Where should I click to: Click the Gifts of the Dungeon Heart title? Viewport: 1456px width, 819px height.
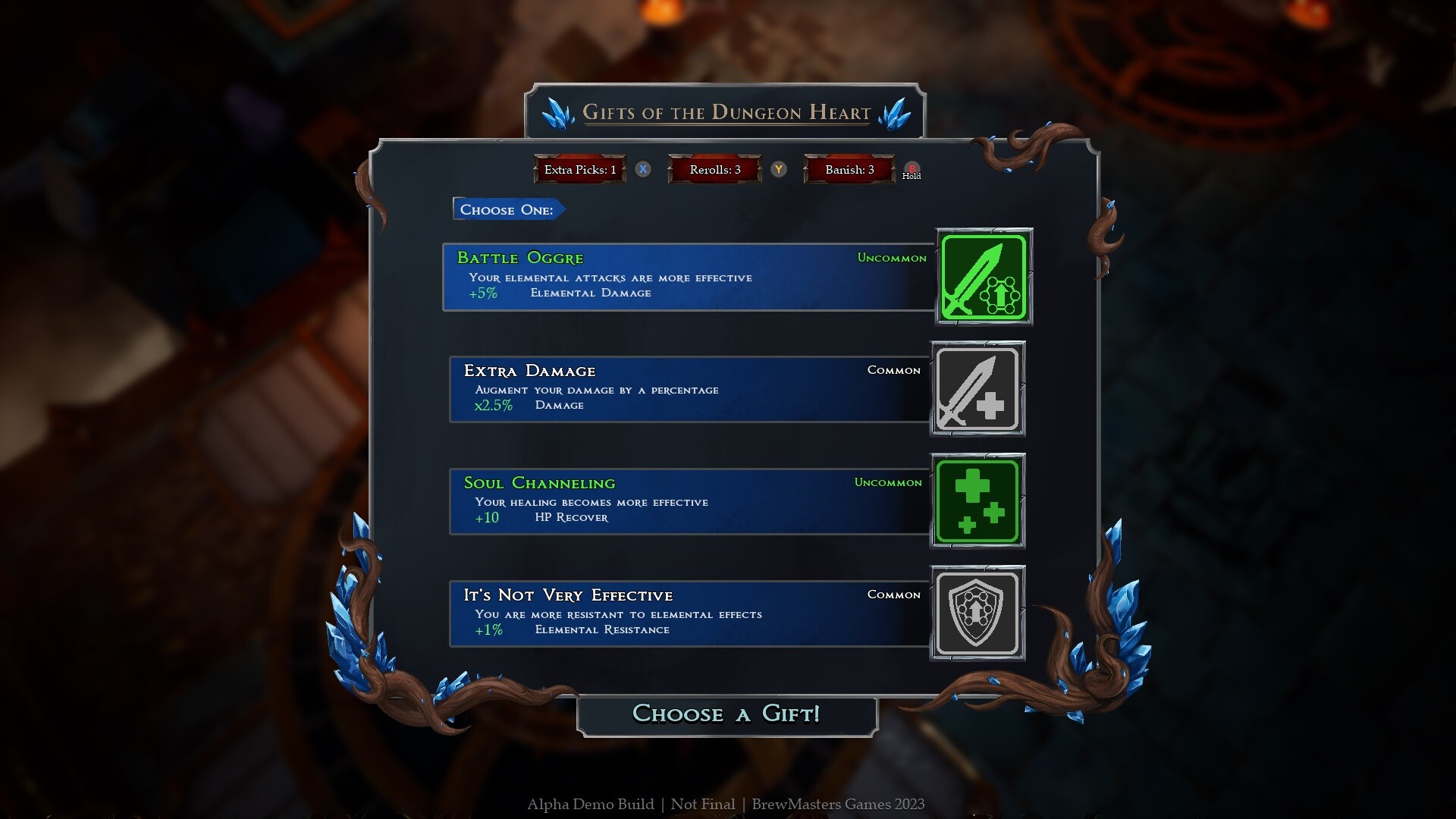(726, 112)
